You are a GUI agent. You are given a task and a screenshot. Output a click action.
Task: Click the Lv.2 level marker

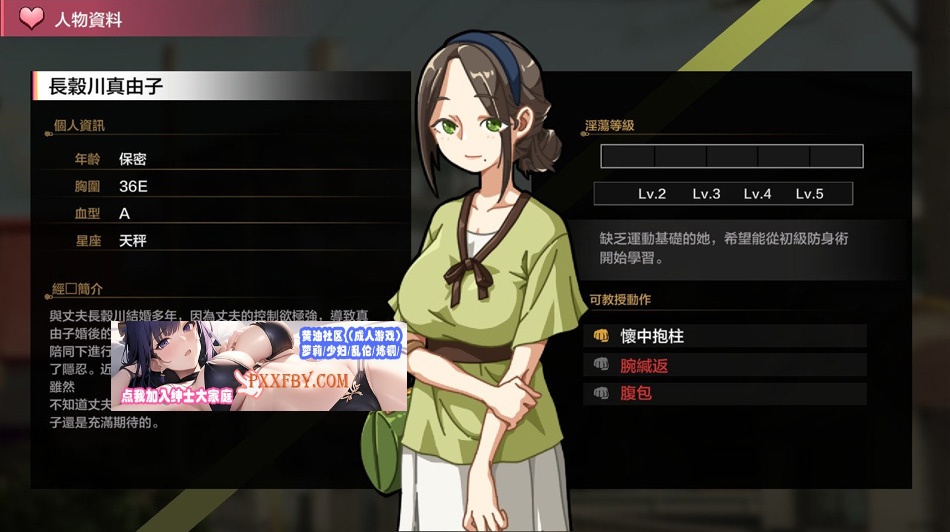pos(652,194)
